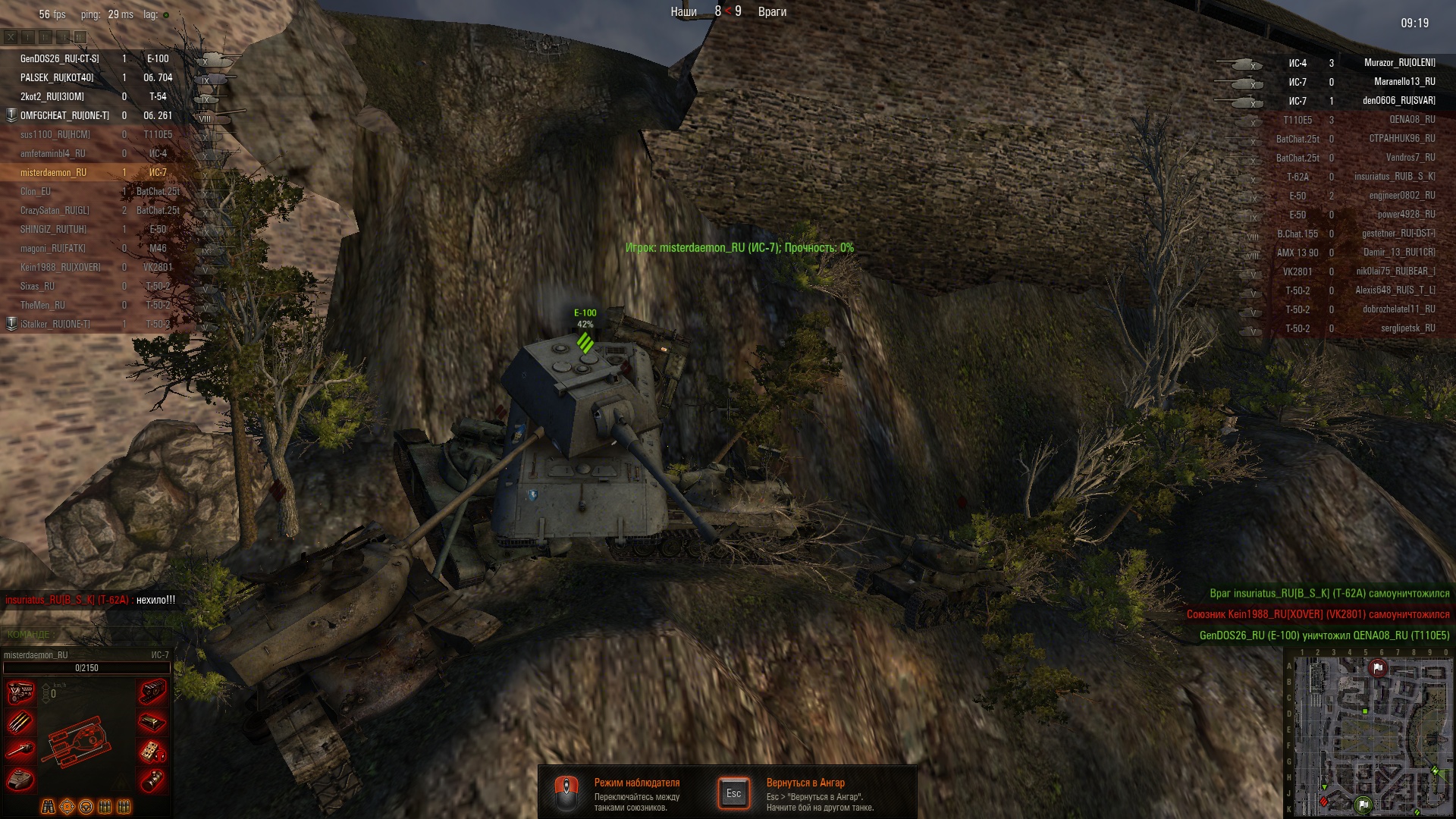Click the driver steering wheel crew icon

(86, 807)
